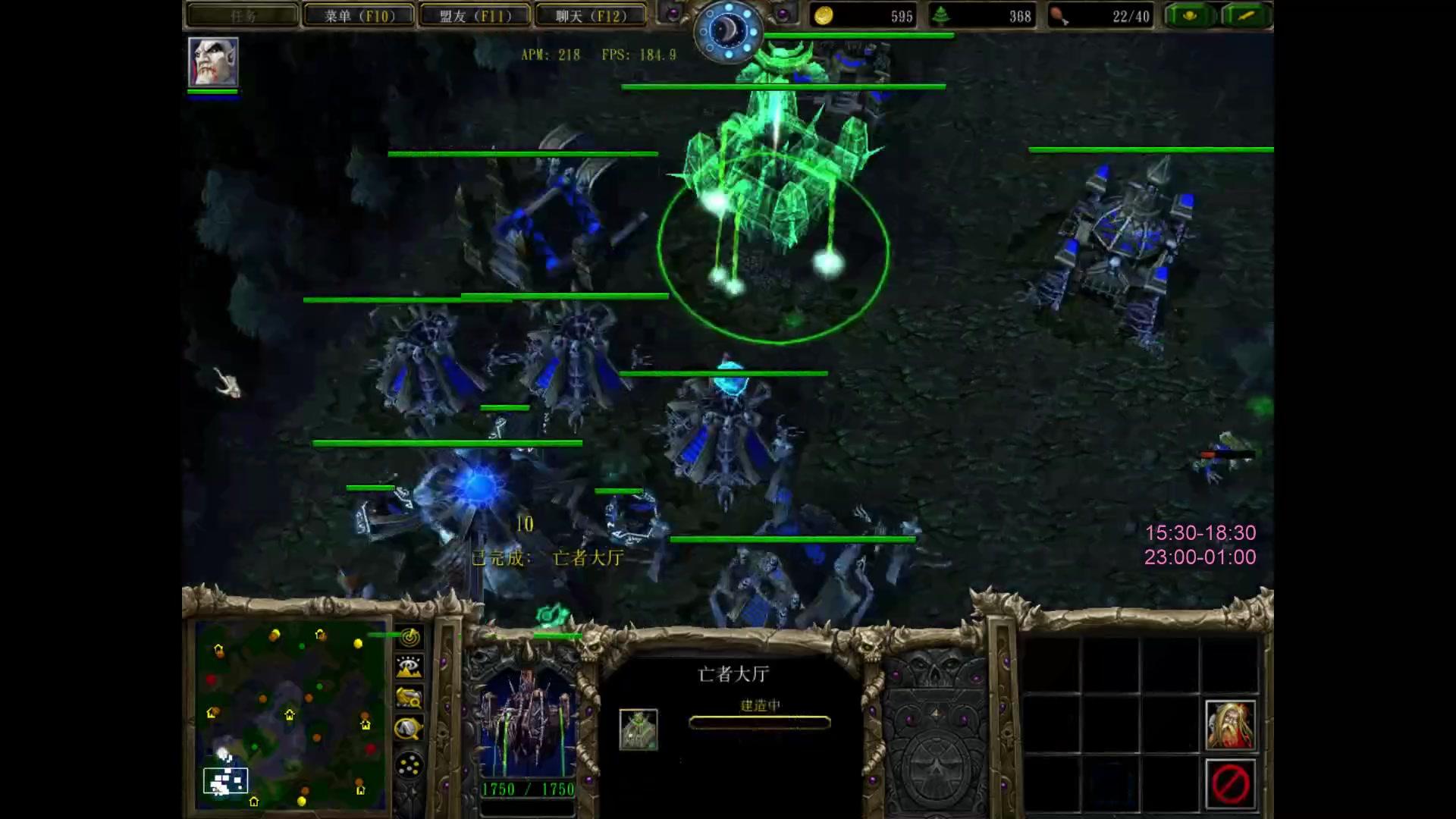Activate the minimap signal ping button

pyautogui.click(x=409, y=637)
